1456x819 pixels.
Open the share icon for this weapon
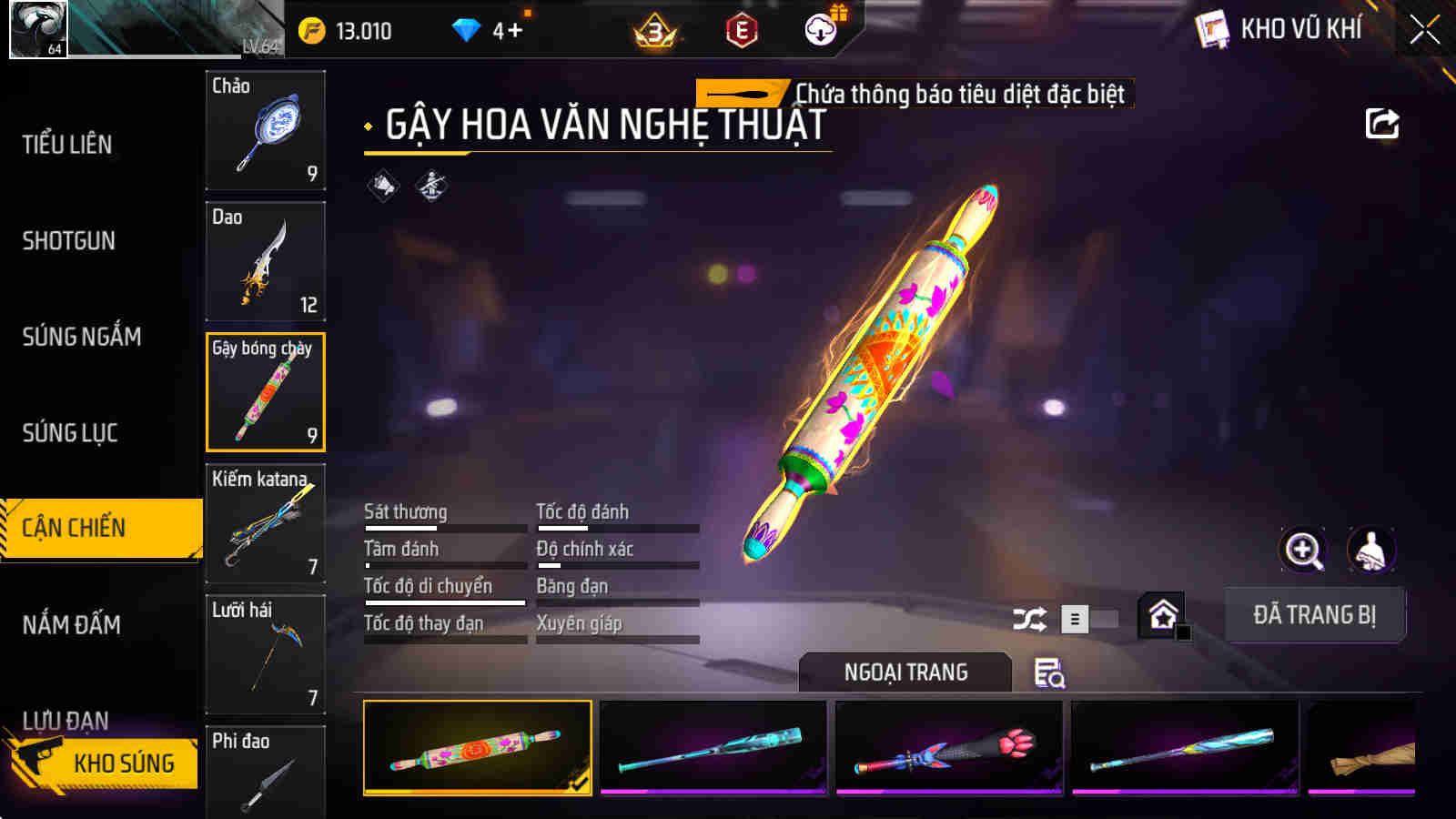pos(1381,124)
